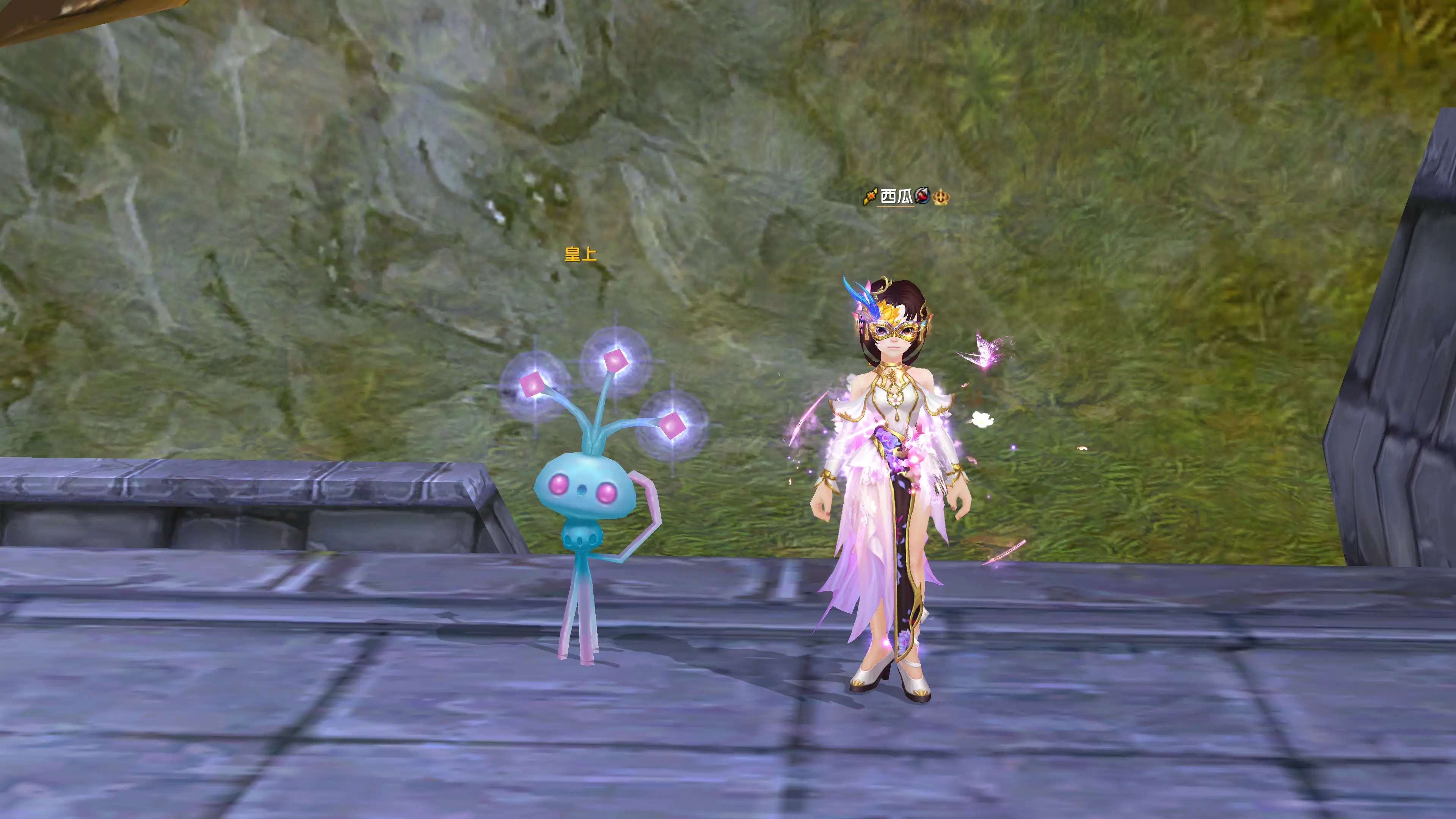This screenshot has width=1456, height=819.
Task: Select the 西瓜 player nameplate
Action: pyautogui.click(x=896, y=197)
